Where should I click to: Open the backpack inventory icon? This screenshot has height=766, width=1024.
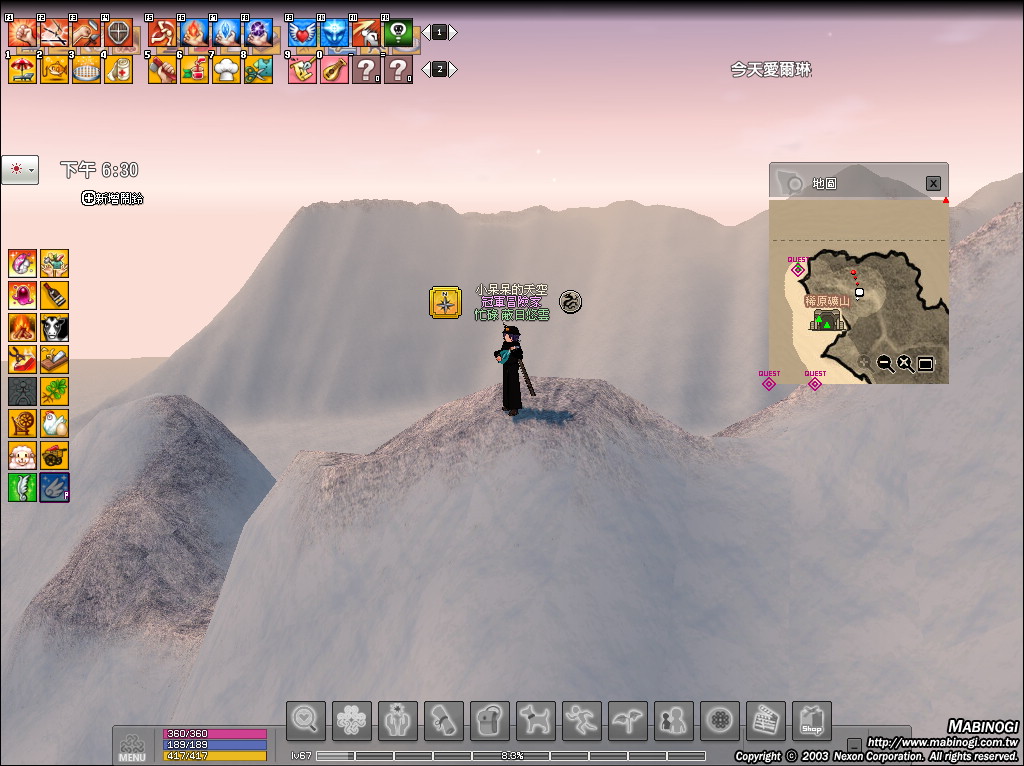coord(489,720)
